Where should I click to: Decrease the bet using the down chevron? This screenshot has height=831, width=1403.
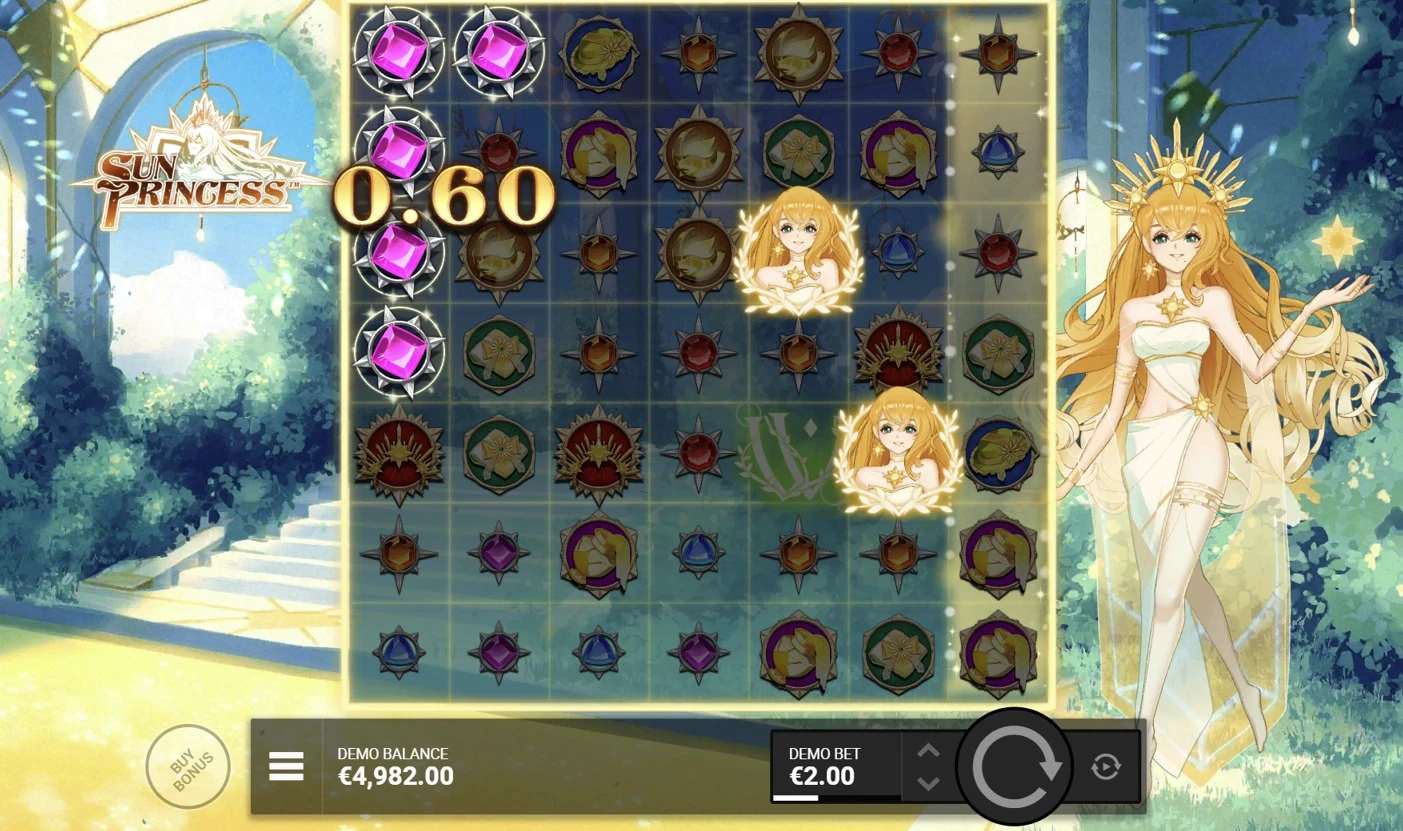(x=926, y=782)
